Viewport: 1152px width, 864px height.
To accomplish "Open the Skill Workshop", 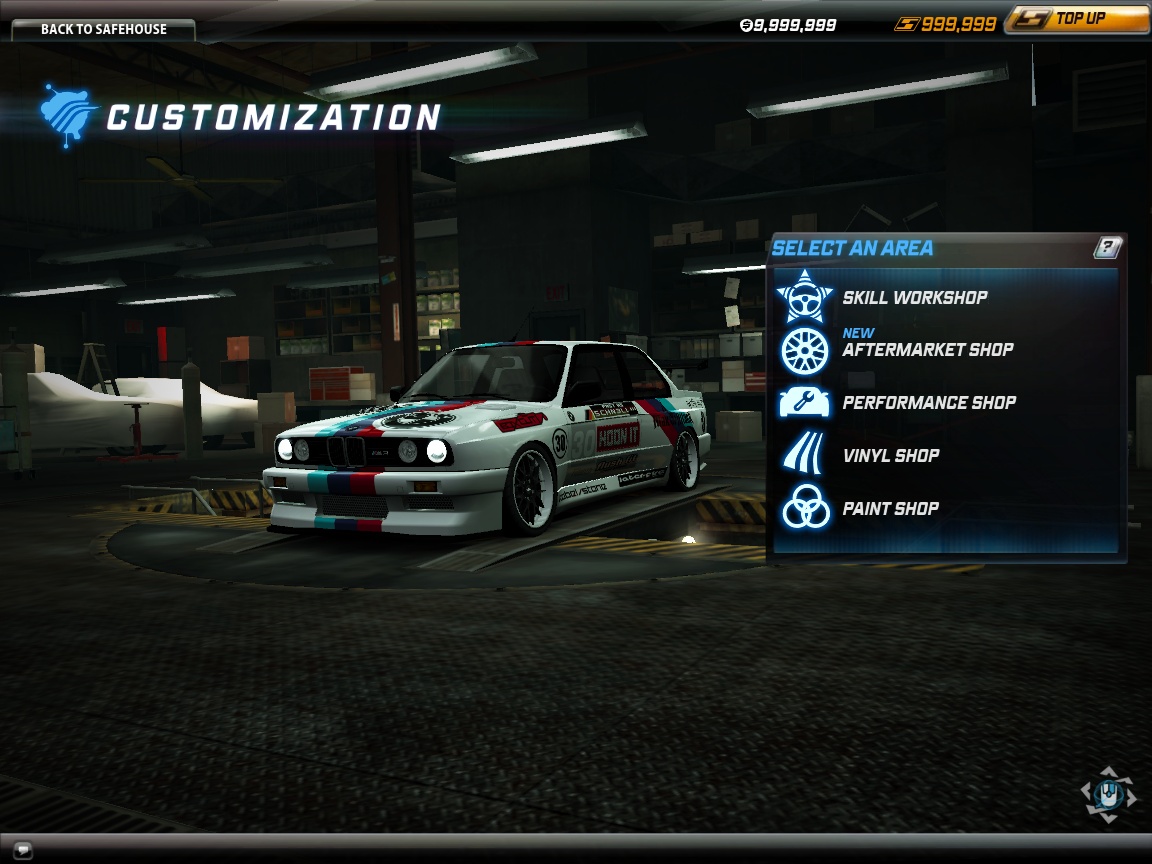I will pyautogui.click(x=914, y=297).
